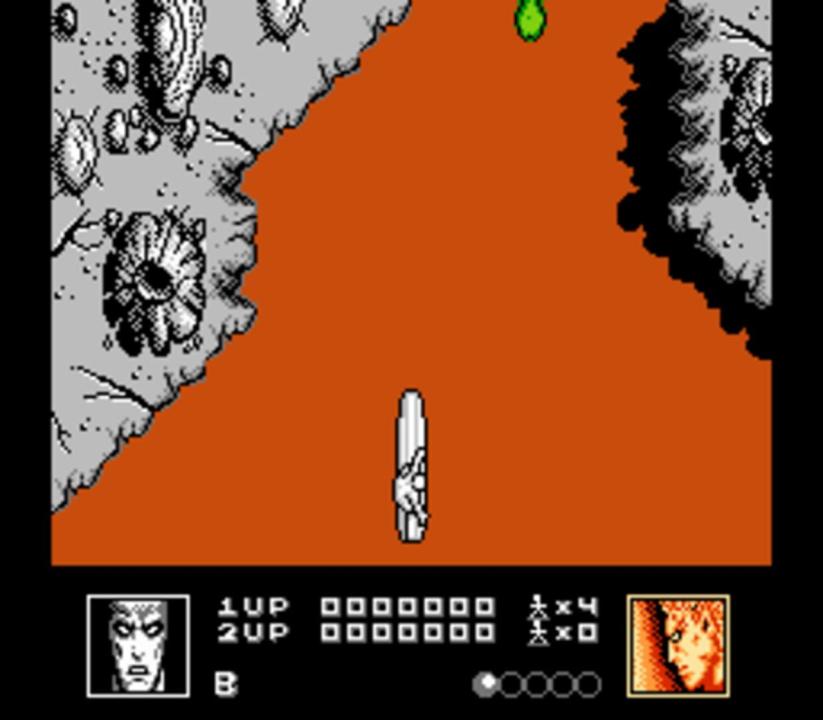Screen dimensions: 823x720
Task: Select the orange character portrait
Action: pos(678,645)
